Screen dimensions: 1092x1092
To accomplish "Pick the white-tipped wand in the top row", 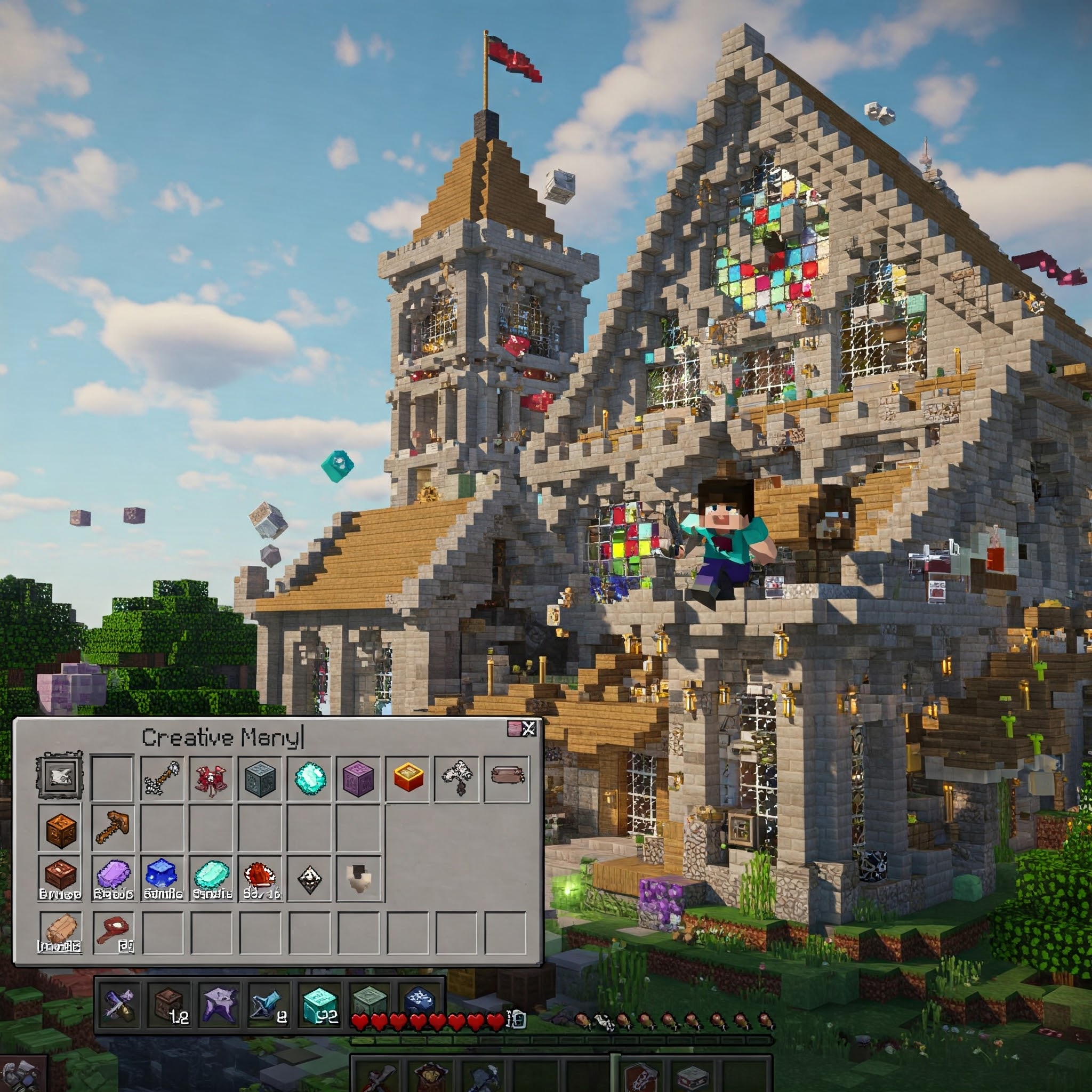I will pyautogui.click(x=162, y=778).
